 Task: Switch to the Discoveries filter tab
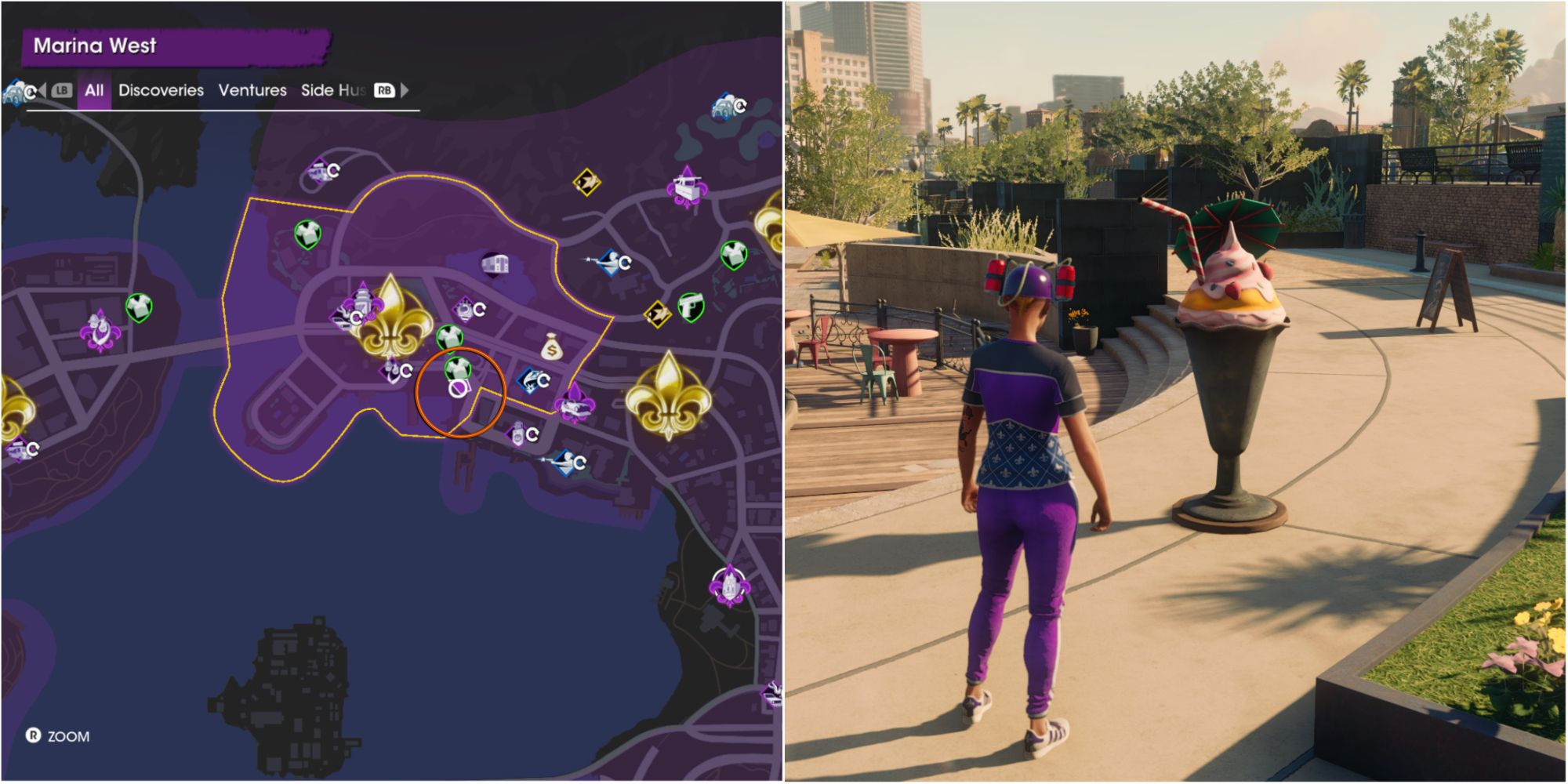161,91
